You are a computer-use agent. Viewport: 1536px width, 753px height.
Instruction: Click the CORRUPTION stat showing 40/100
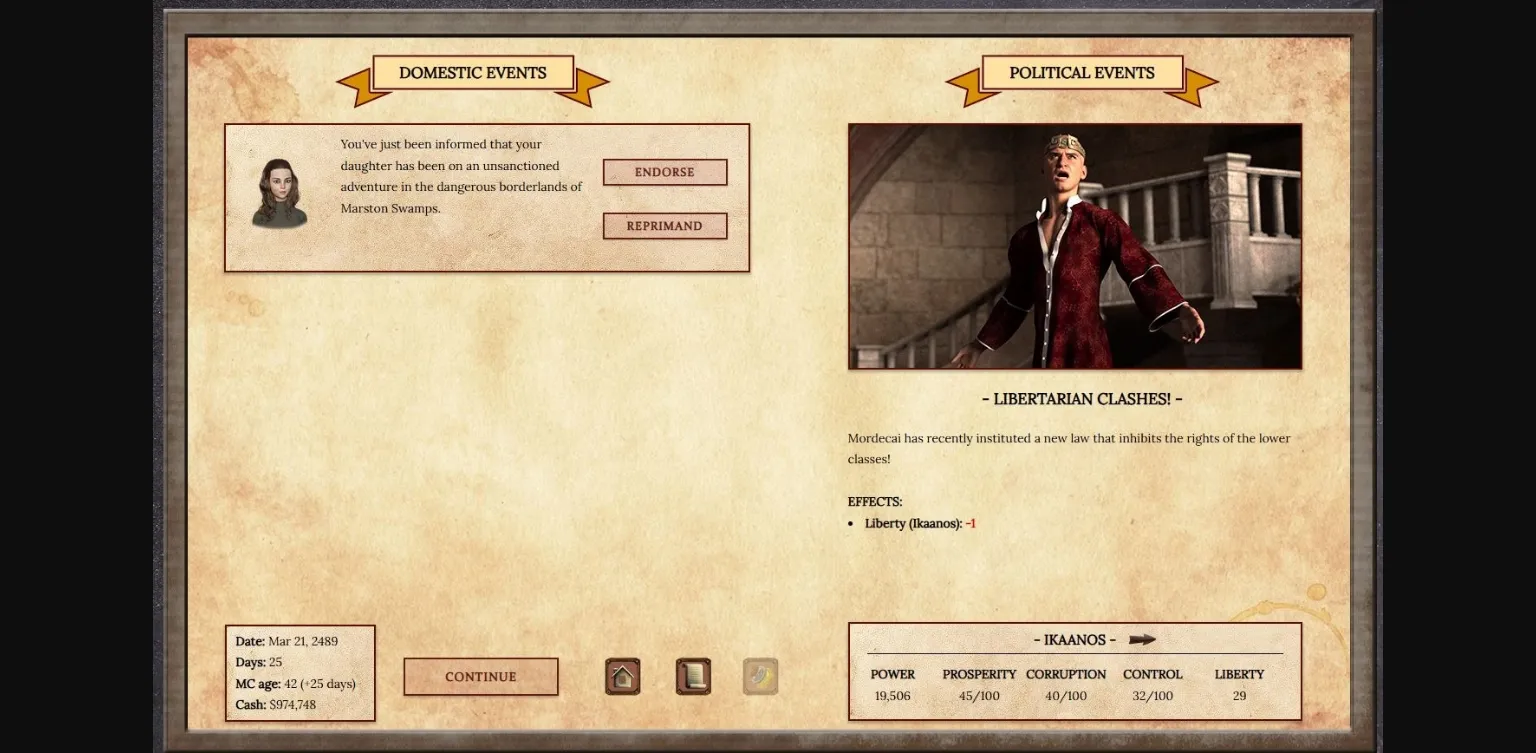(1066, 695)
